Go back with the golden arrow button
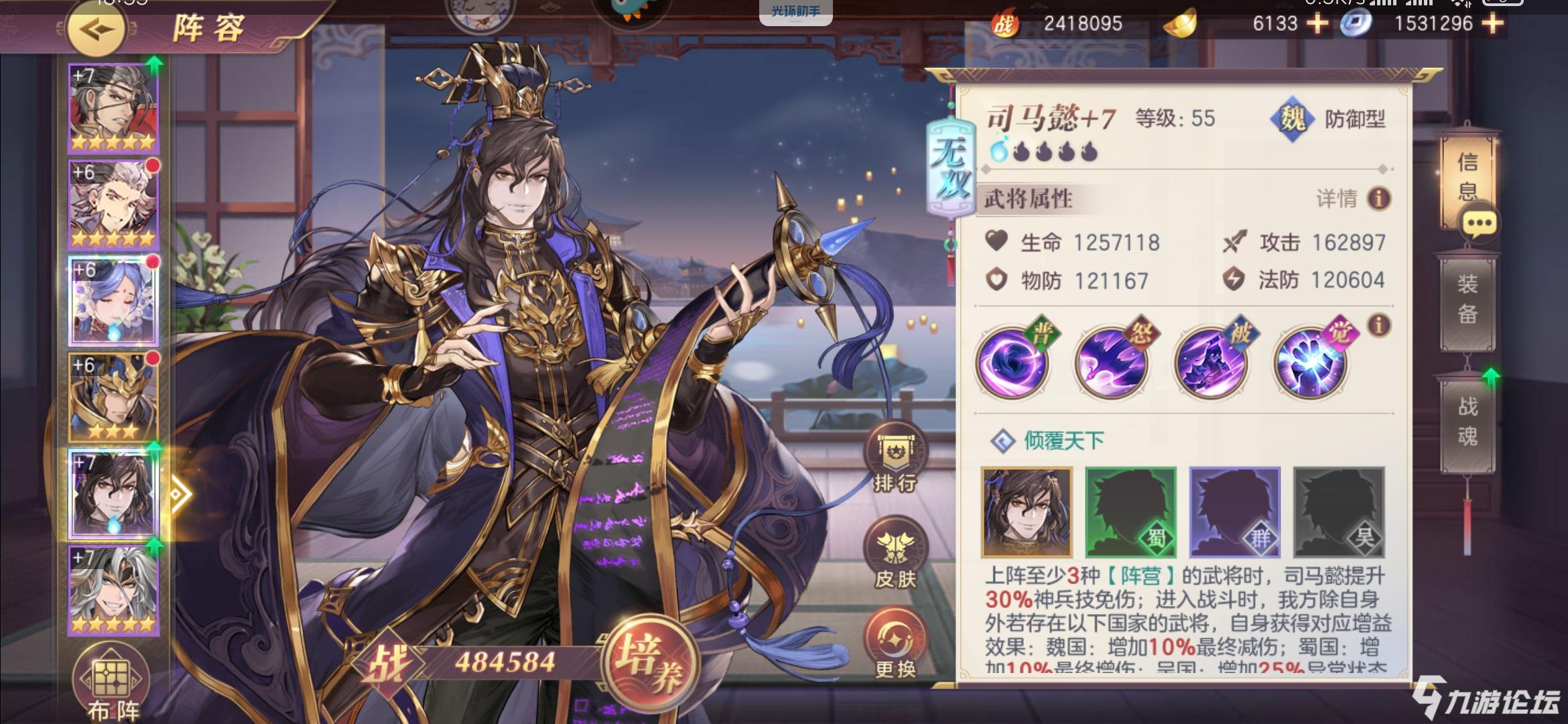Viewport: 1568px width, 724px height. pyautogui.click(x=96, y=29)
